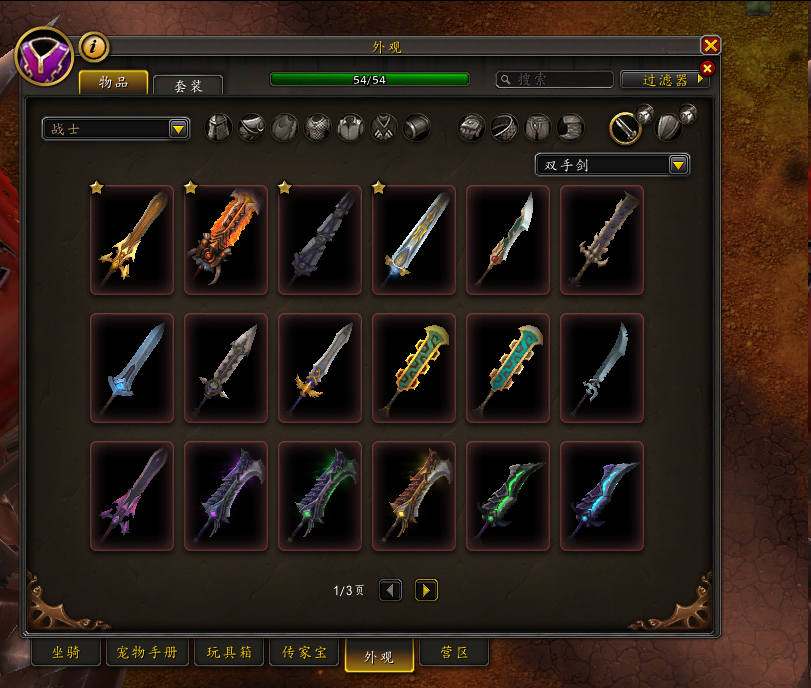
Task: Open the 过滤器 filter menu
Action: pyautogui.click(x=664, y=80)
